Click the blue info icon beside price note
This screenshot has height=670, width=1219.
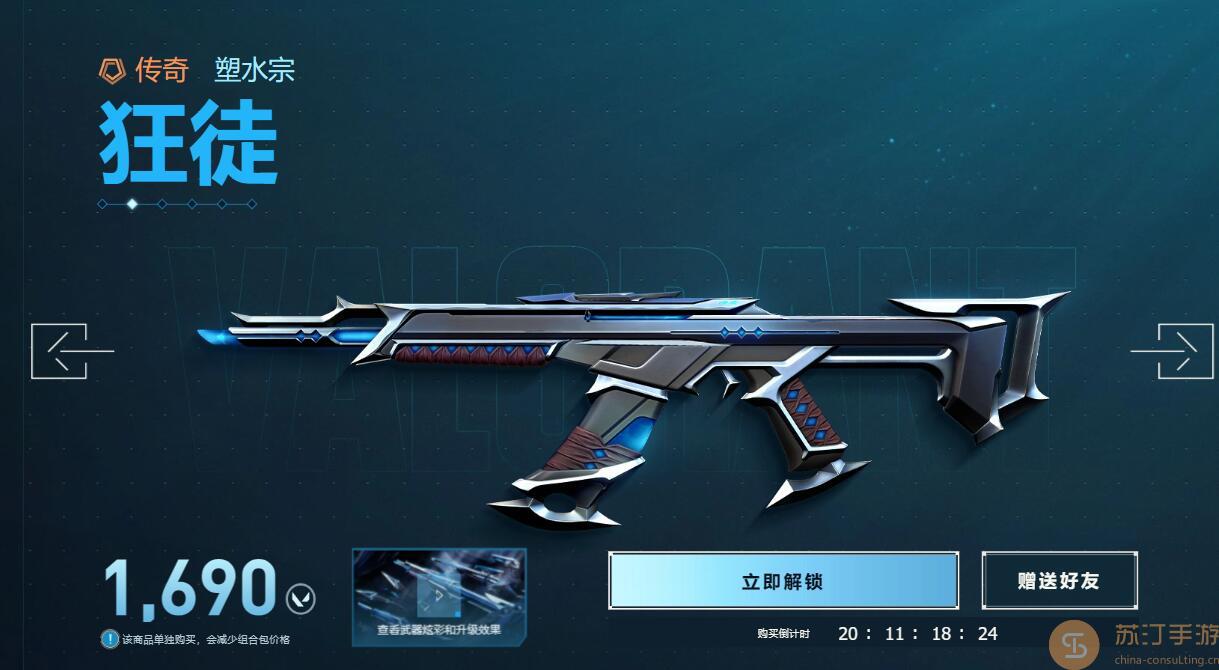[110, 639]
